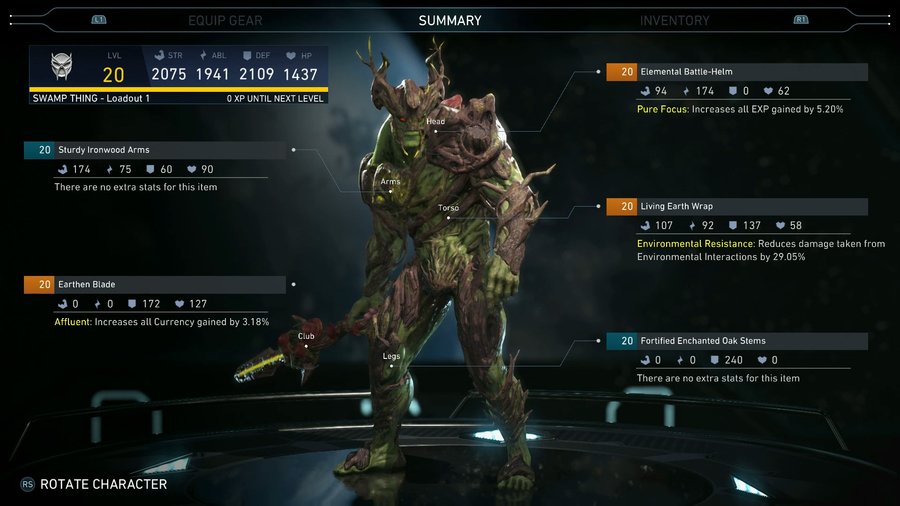Select the Elemental Battle-Helm gear entry
Screen dimensions: 900x506
(x=737, y=72)
